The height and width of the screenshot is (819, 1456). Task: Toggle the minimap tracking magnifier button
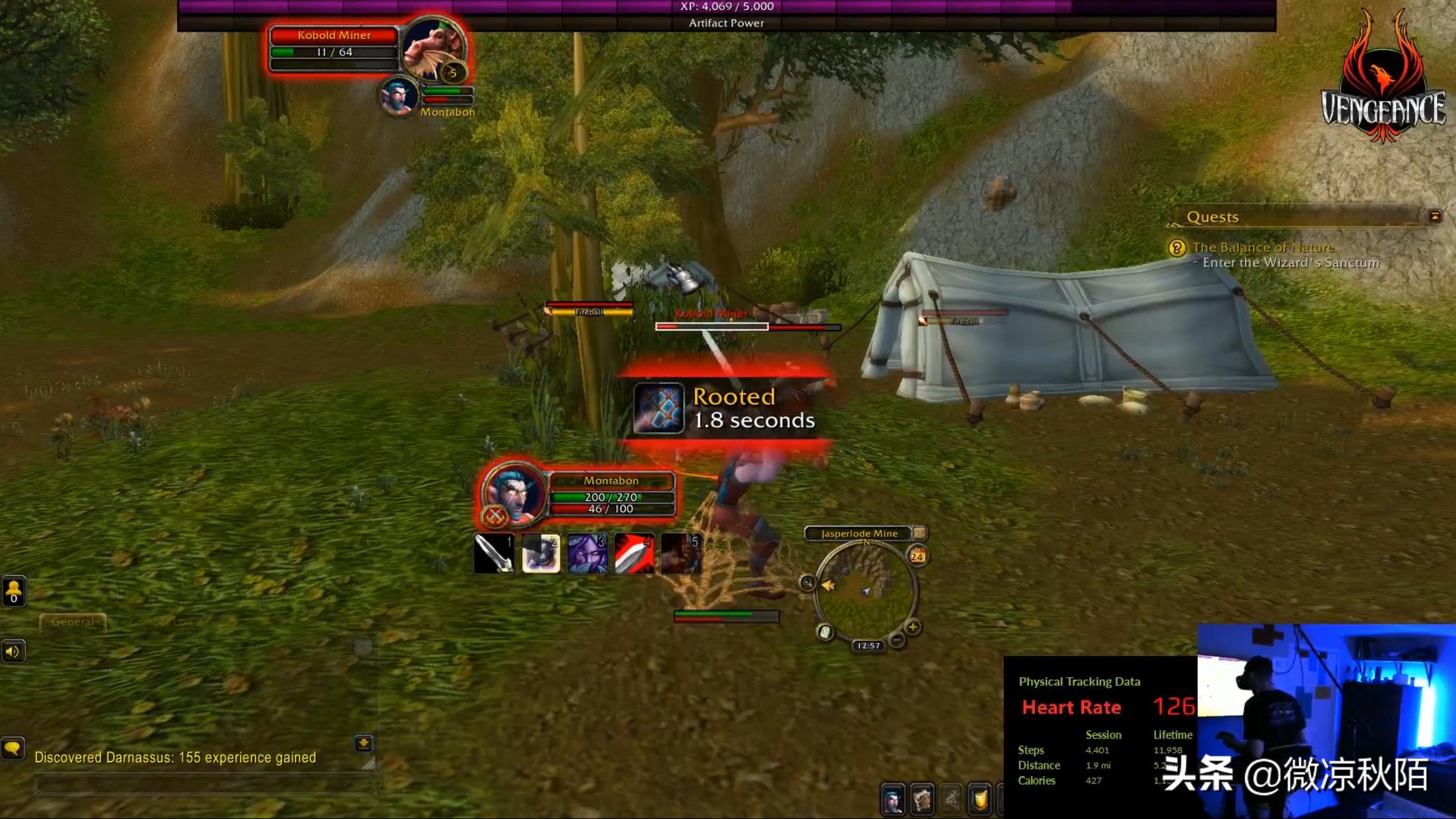(807, 582)
